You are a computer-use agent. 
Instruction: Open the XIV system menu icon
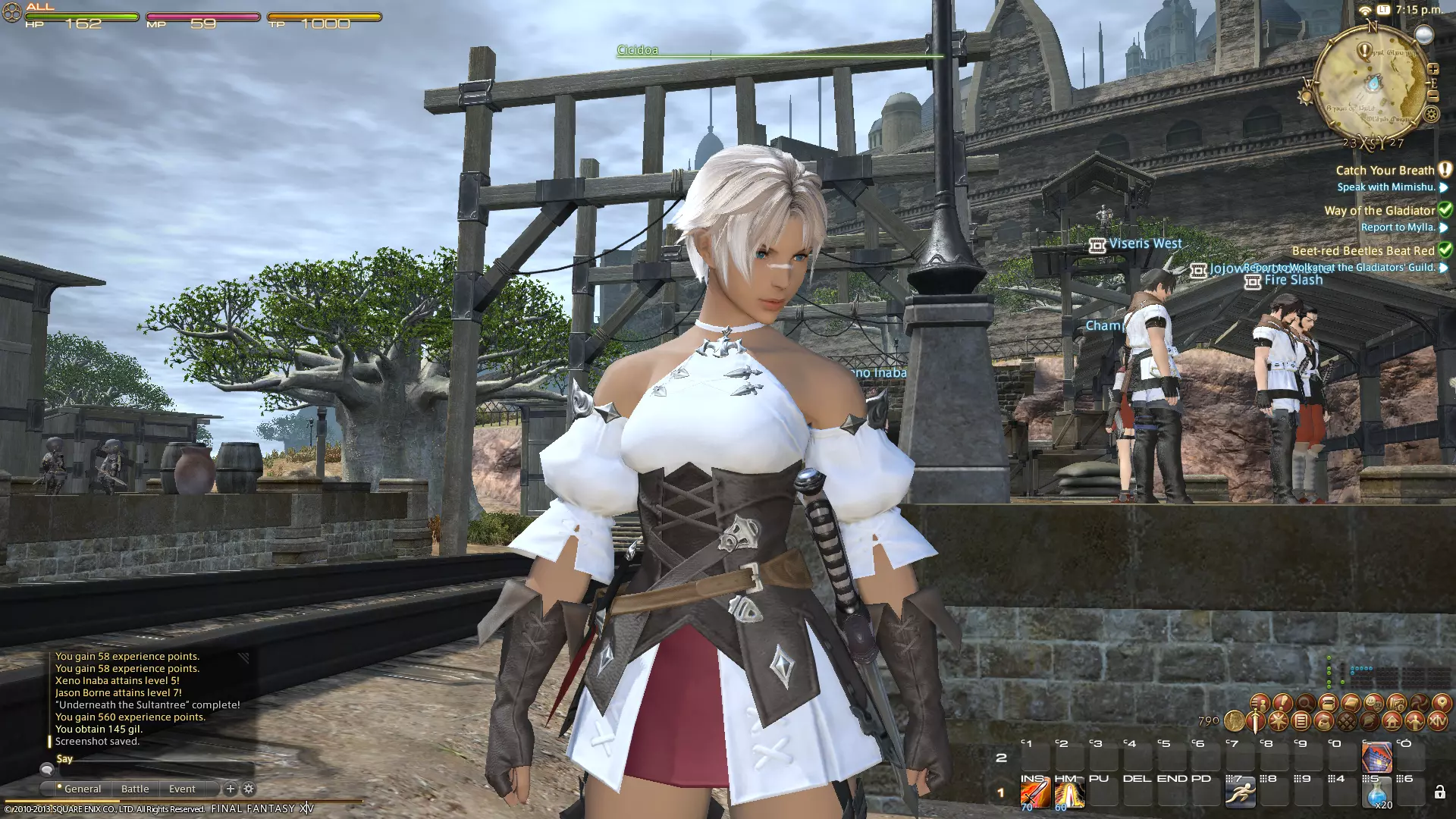(x=1437, y=721)
